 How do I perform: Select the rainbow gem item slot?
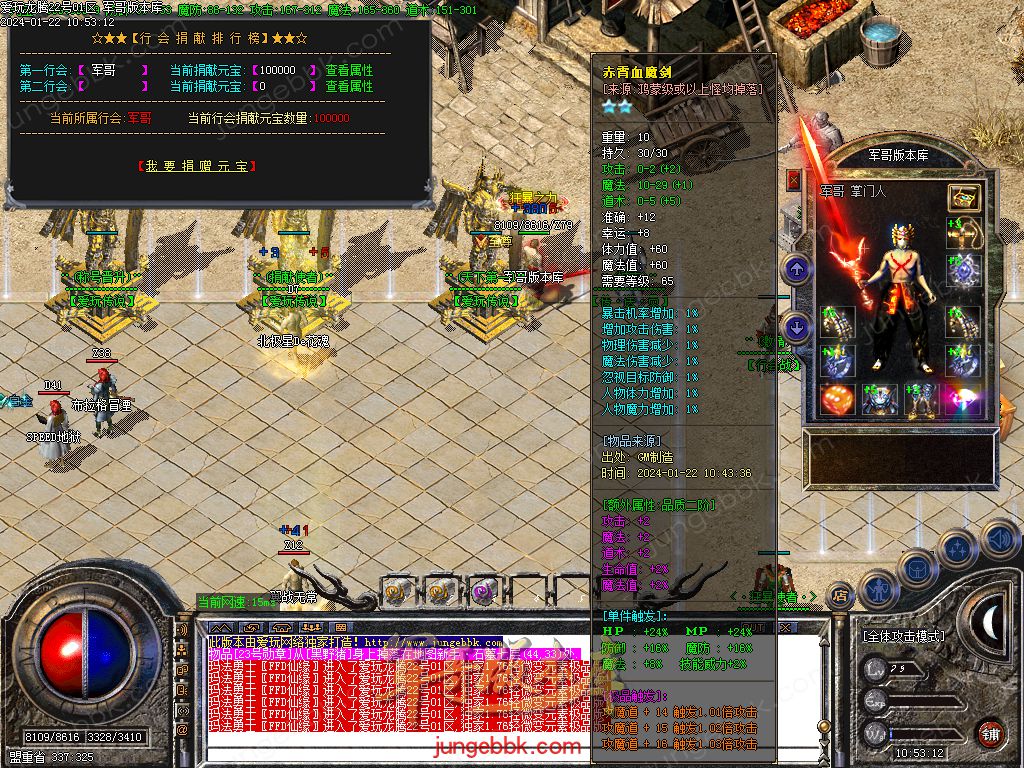[964, 400]
